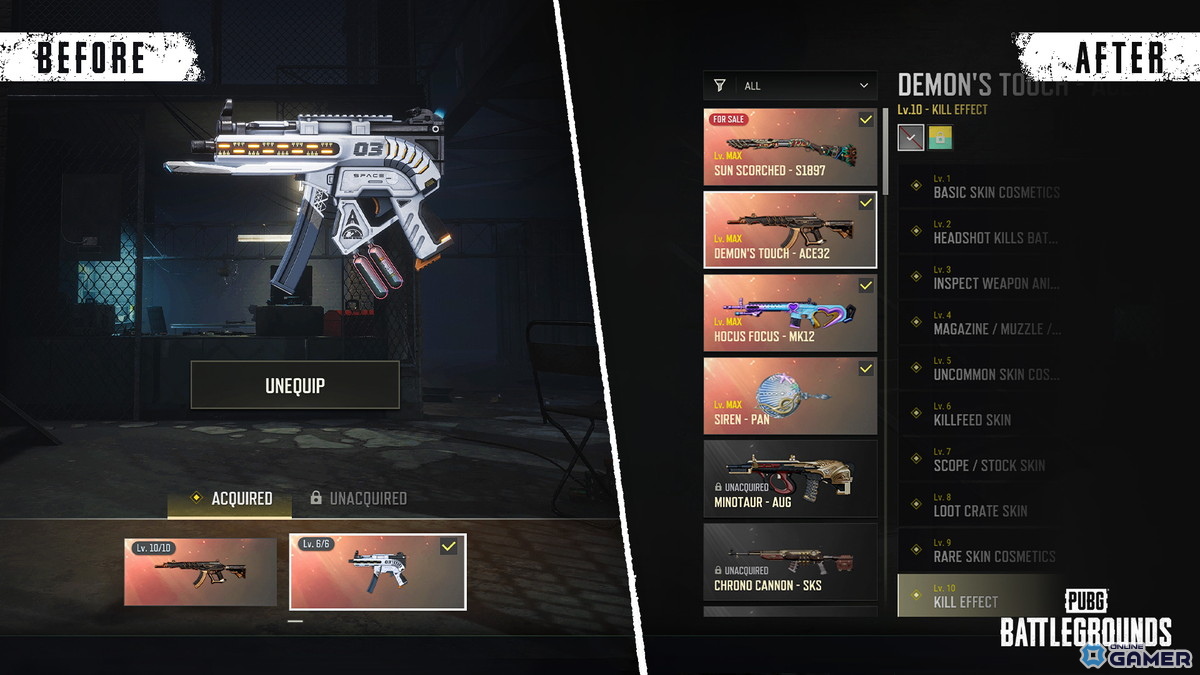Click the UNEQUIP button
Viewport: 1200px width, 675px height.
[x=295, y=385]
